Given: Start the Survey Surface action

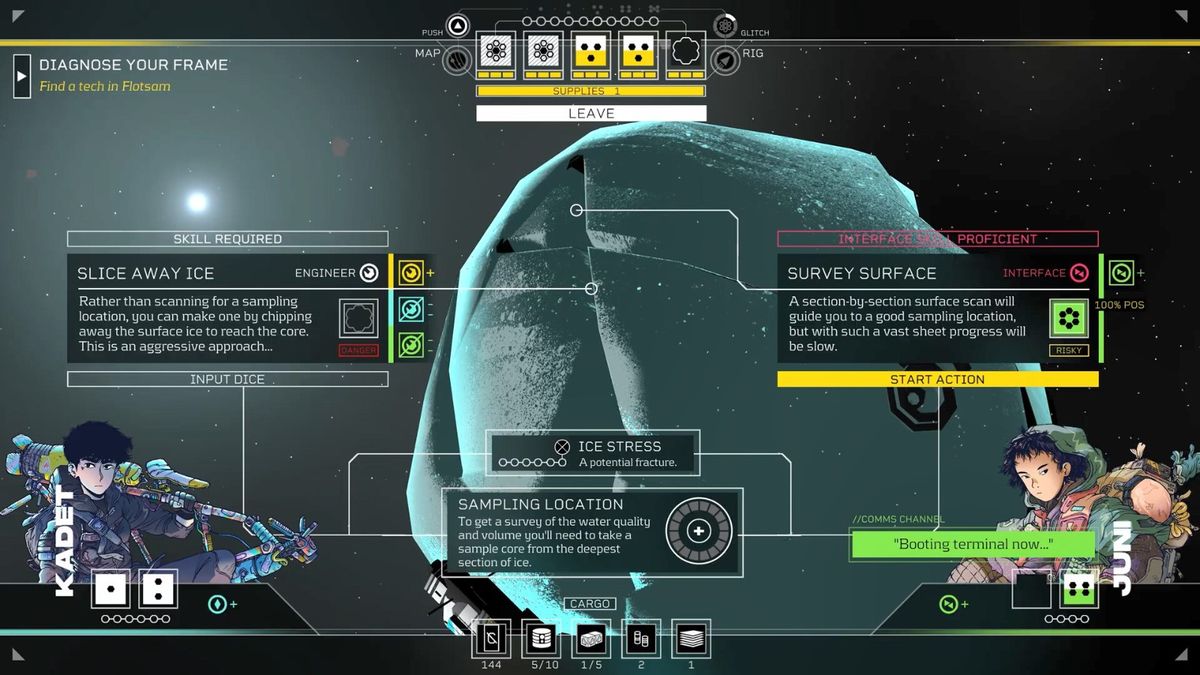Looking at the screenshot, I should 937,379.
